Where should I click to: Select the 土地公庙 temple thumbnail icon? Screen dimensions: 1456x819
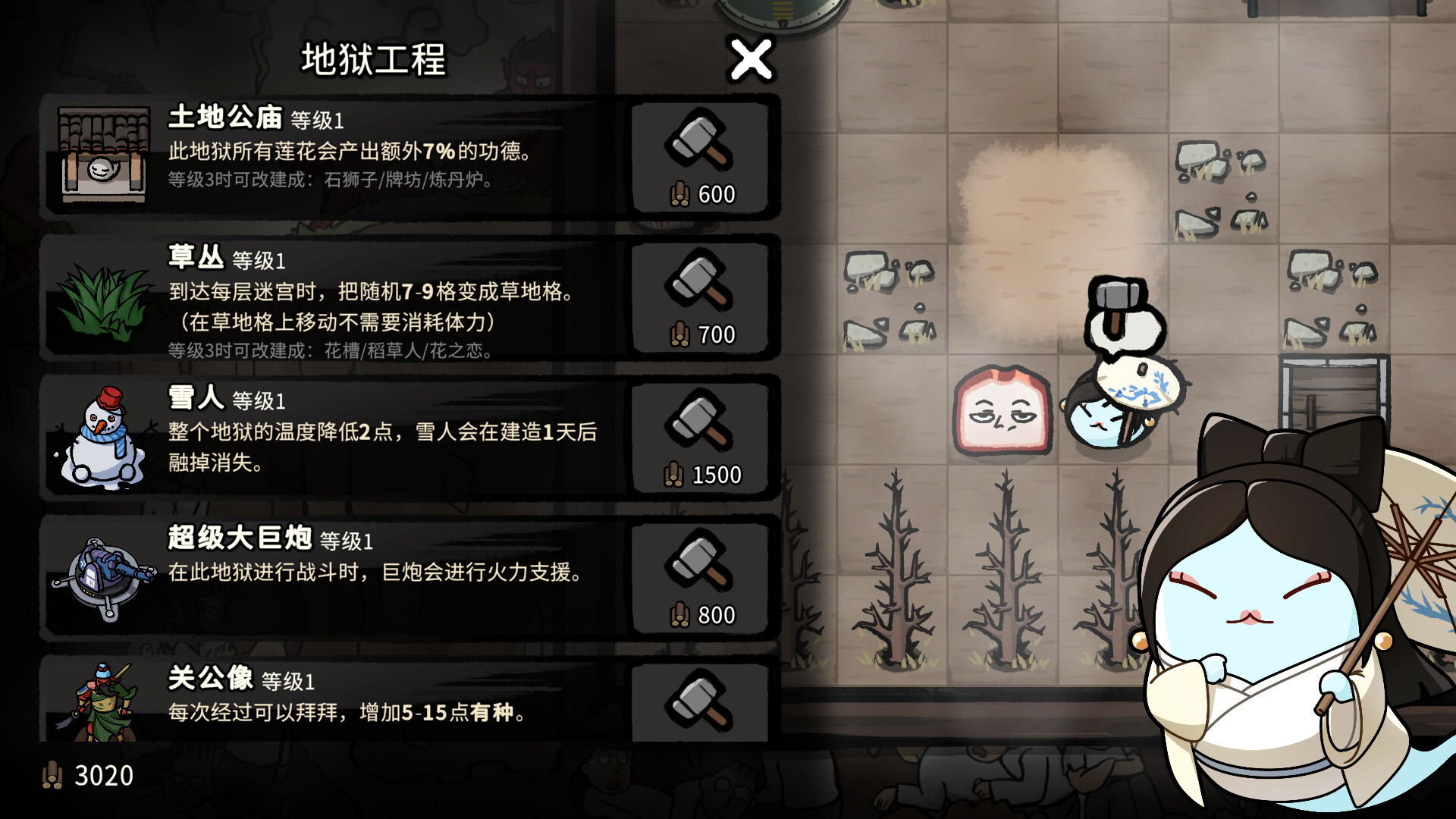click(x=102, y=155)
